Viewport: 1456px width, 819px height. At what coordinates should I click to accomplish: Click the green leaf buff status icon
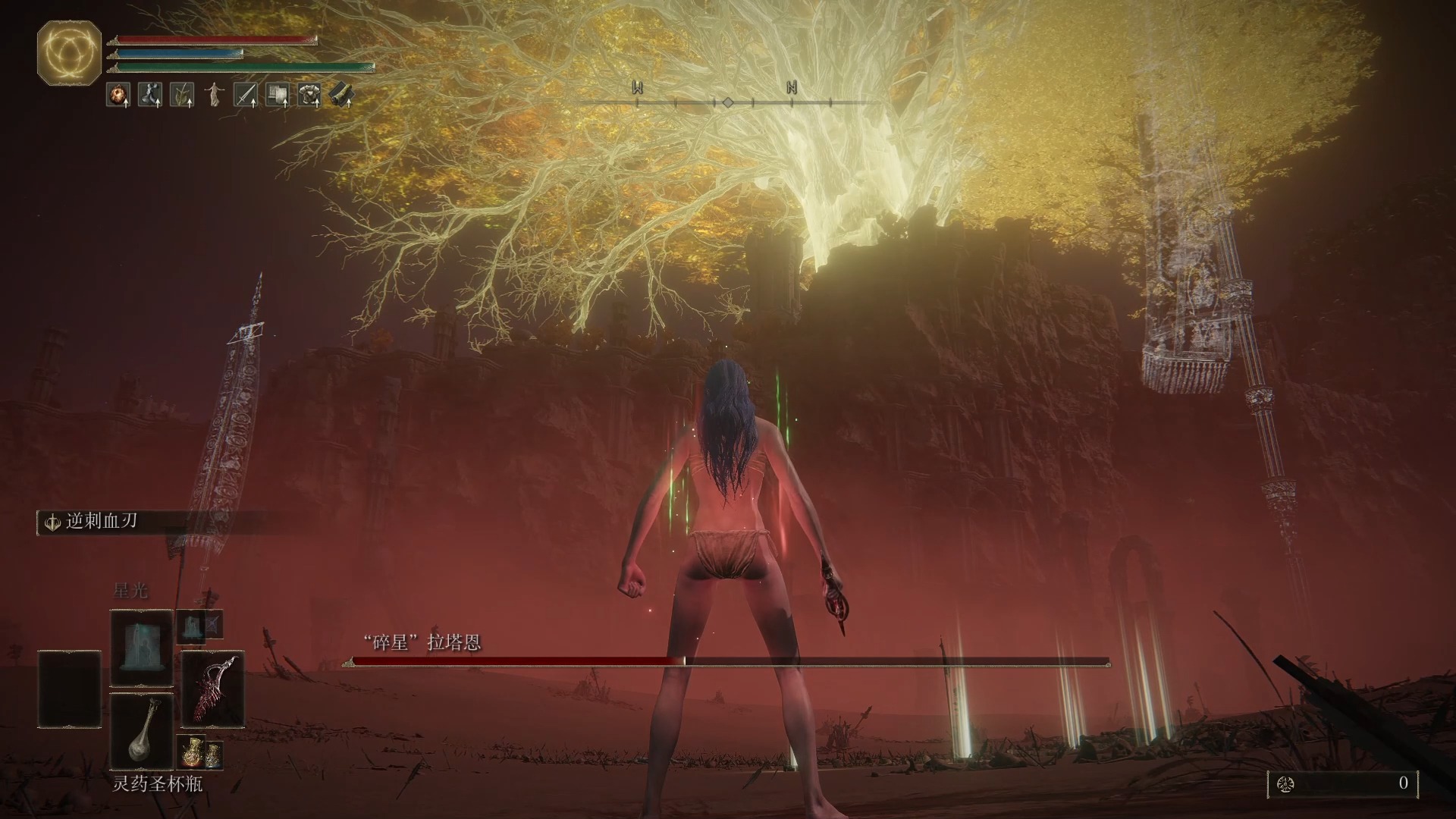tap(182, 95)
